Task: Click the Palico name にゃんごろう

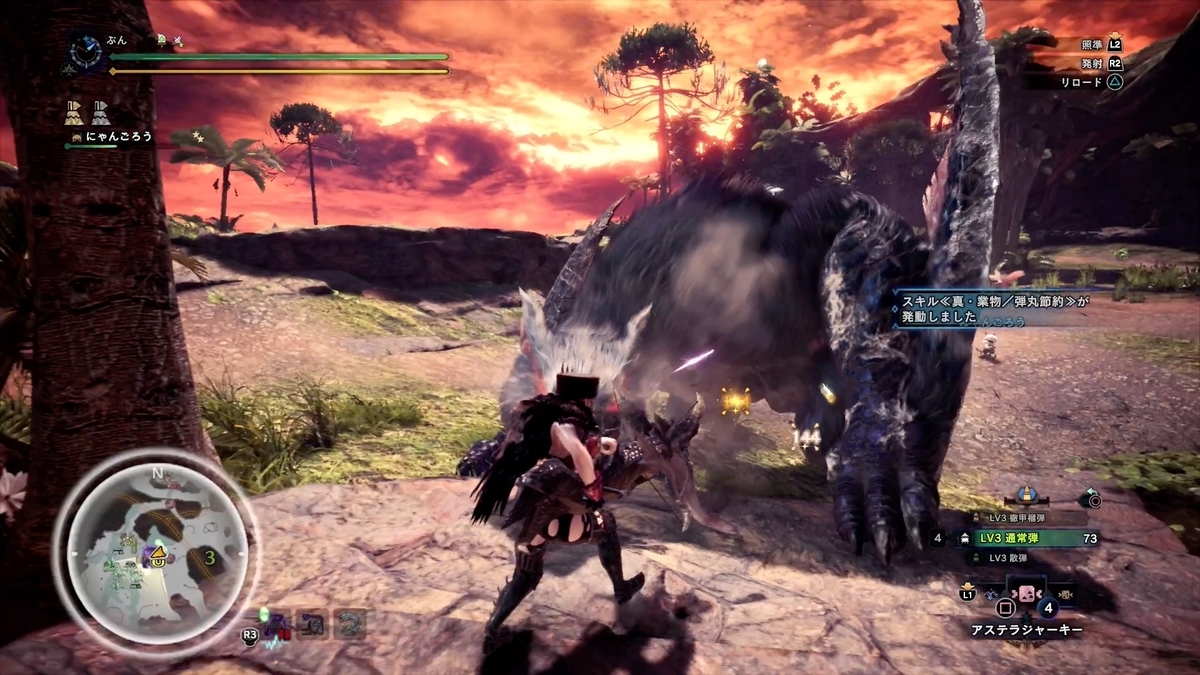Action: 118,137
